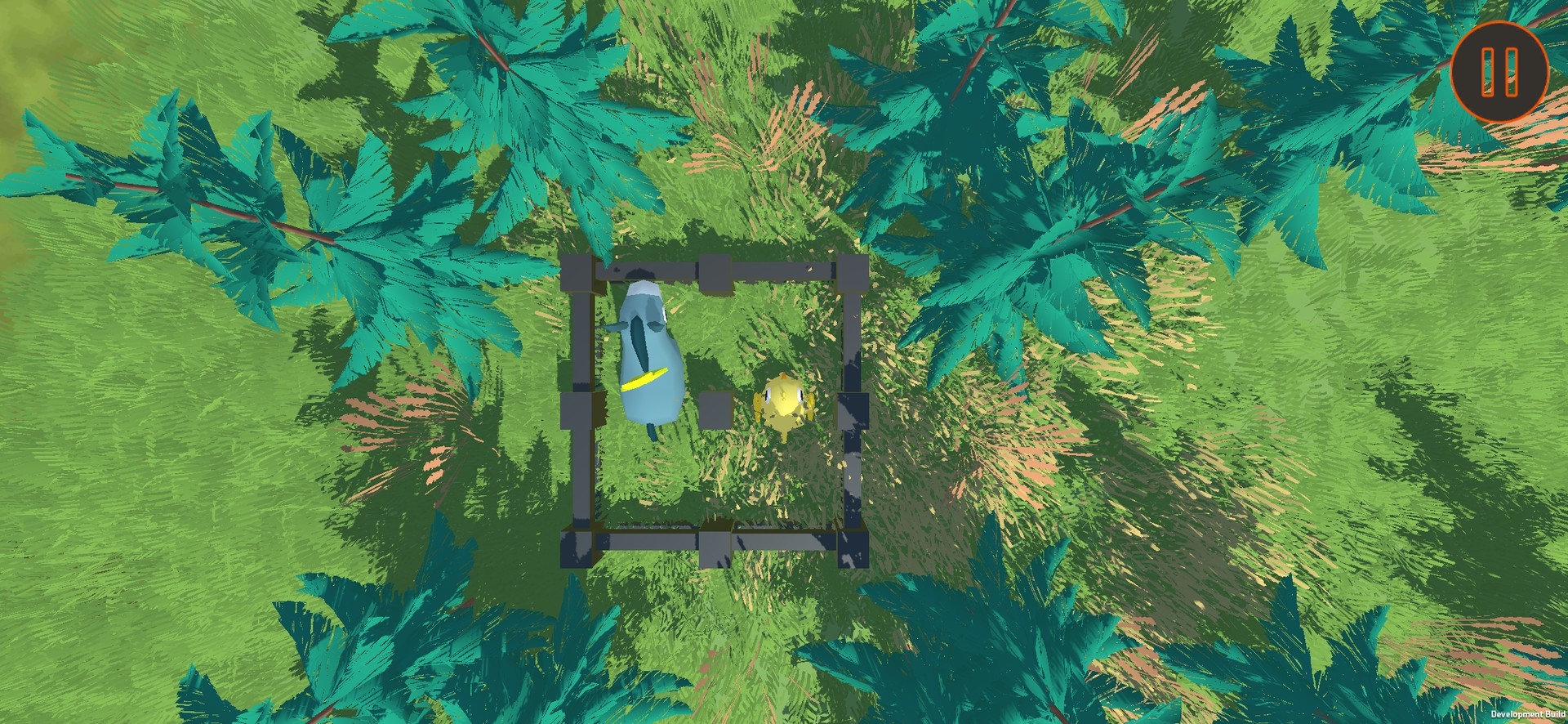Click the elephant's trunk

pyautogui.click(x=639, y=342)
